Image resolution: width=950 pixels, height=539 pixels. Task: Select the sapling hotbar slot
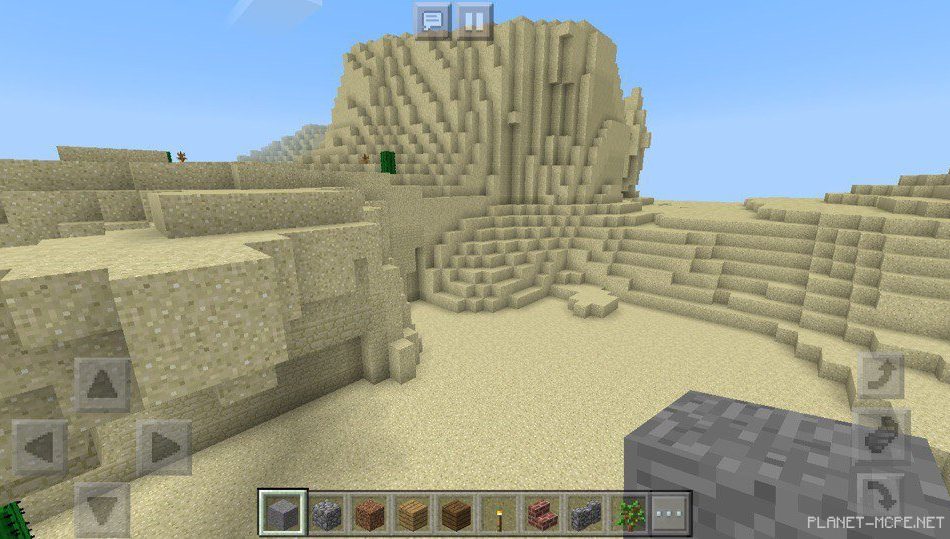point(628,514)
